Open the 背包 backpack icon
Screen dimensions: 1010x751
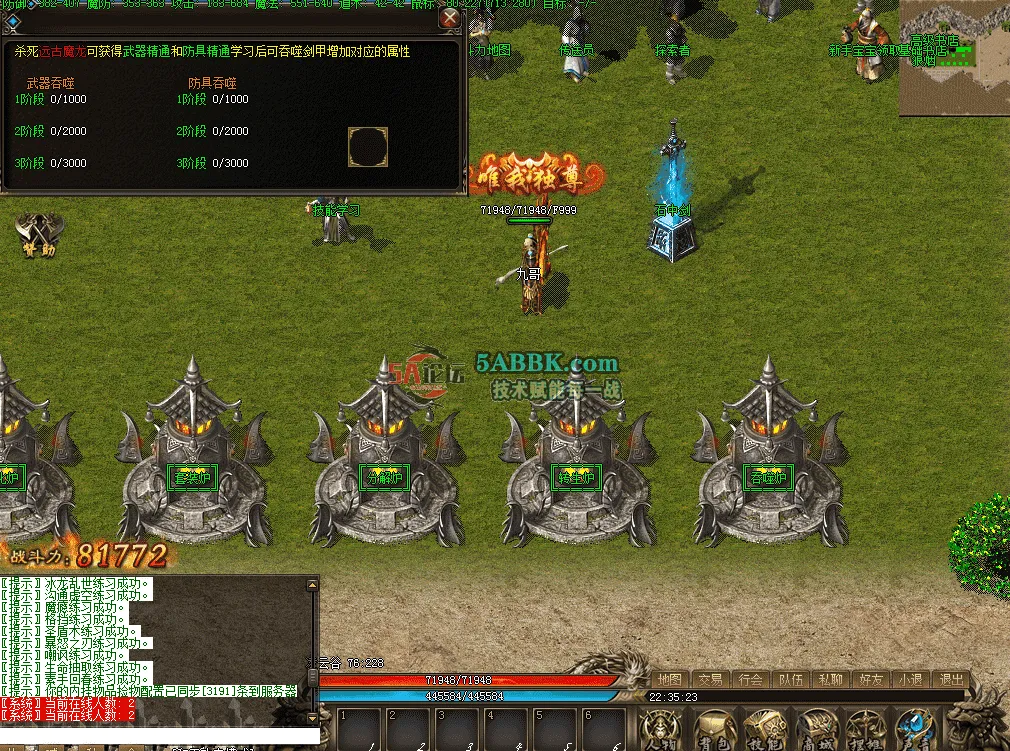coord(712,730)
